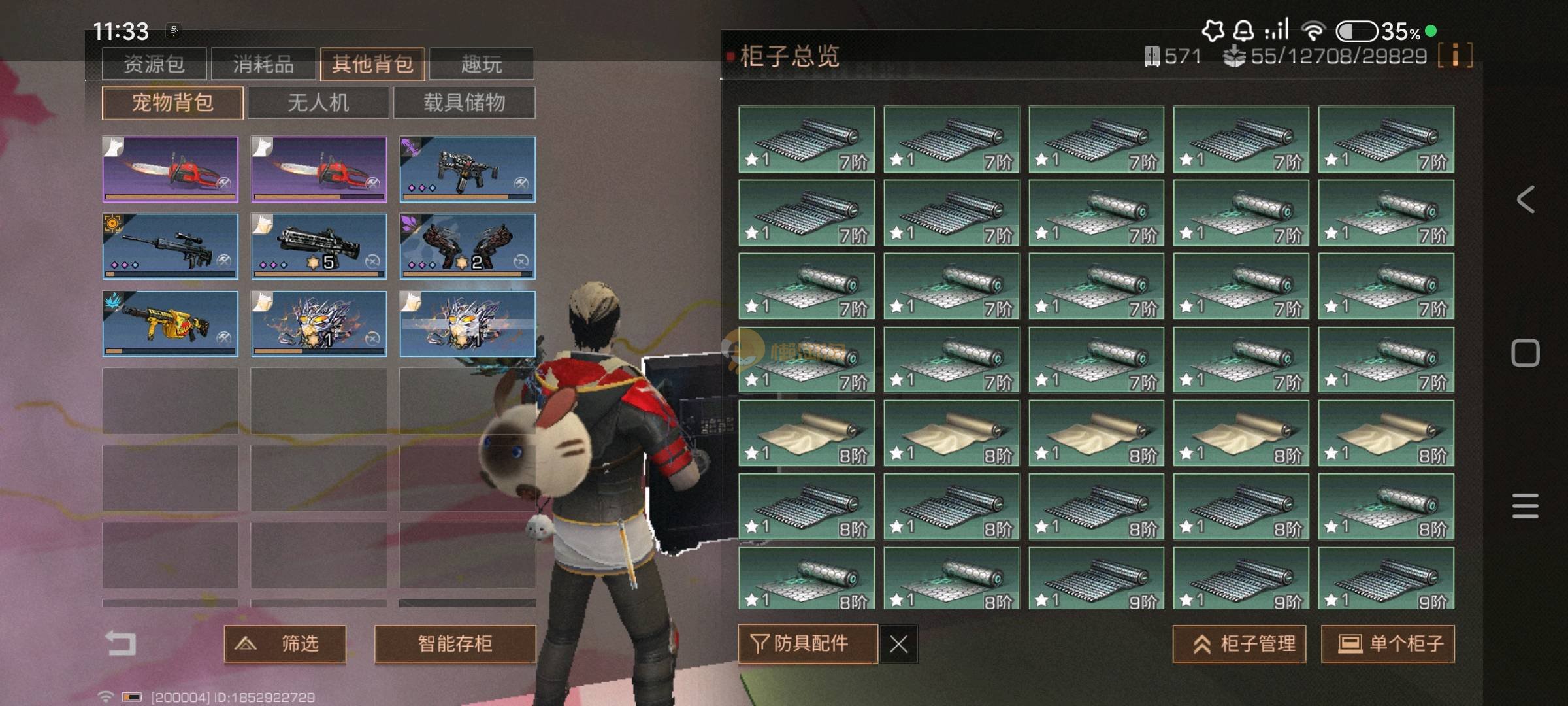Viewport: 1568px width, 706px height.
Task: Open 柜子管理 cabinet management
Action: [x=1239, y=644]
